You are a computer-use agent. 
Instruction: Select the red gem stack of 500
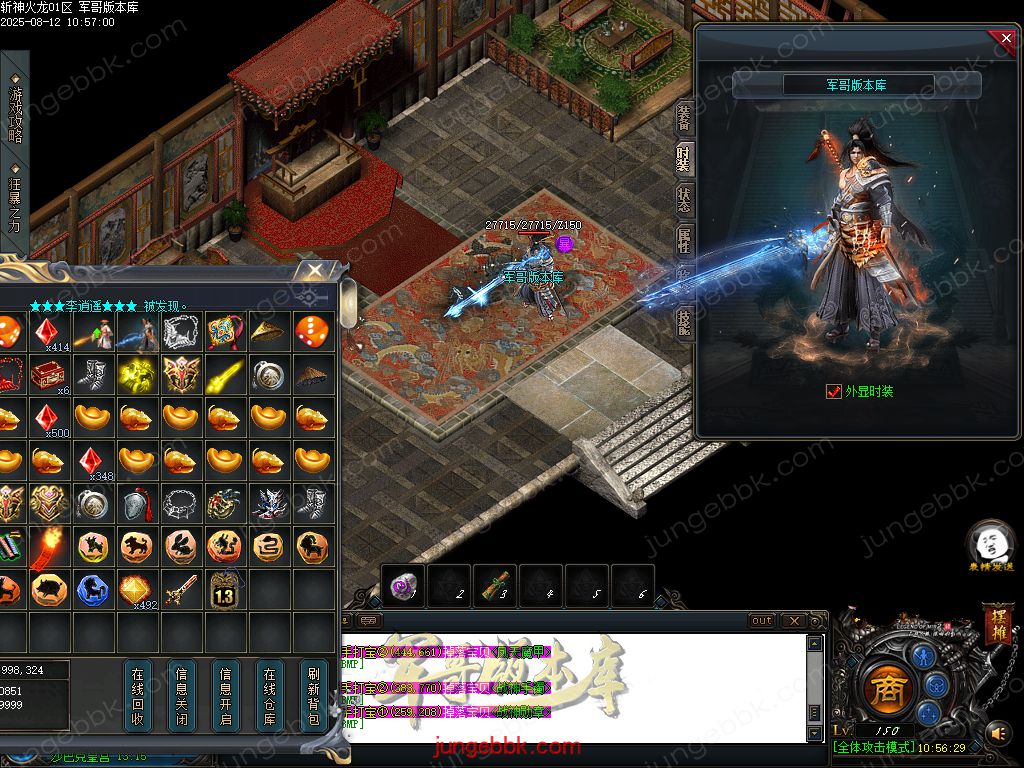click(47, 417)
